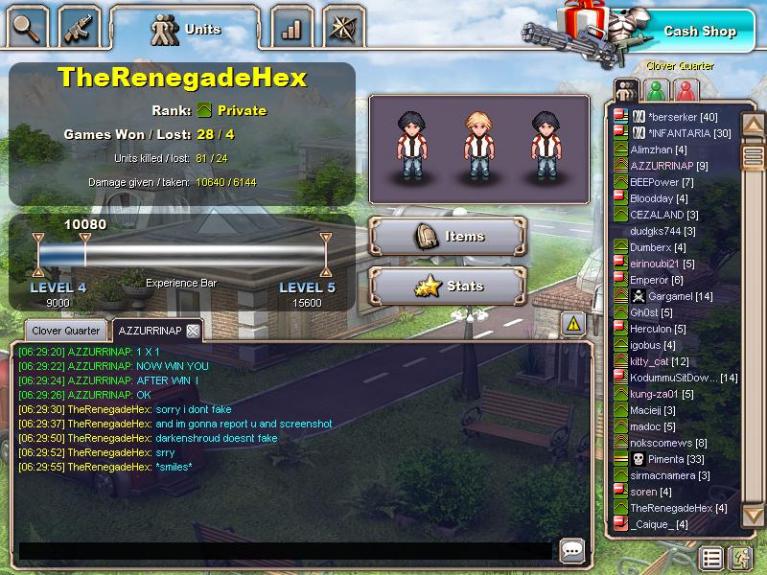Show the red player list tab
Image resolution: width=767 pixels, height=575 pixels.
pyautogui.click(x=685, y=90)
